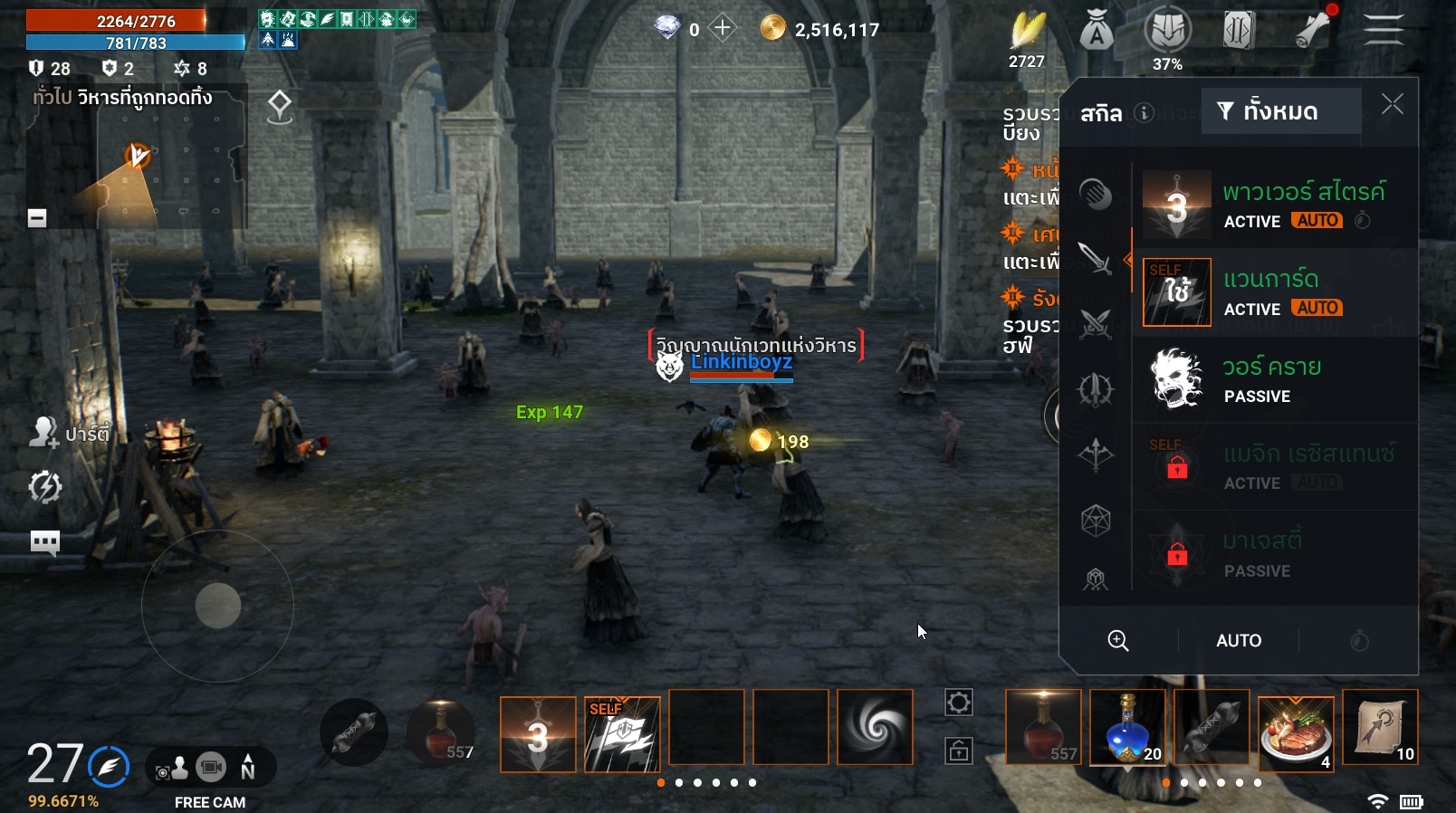Eat the steak food item
Screen dimensions: 1456x813
[x=1296, y=730]
